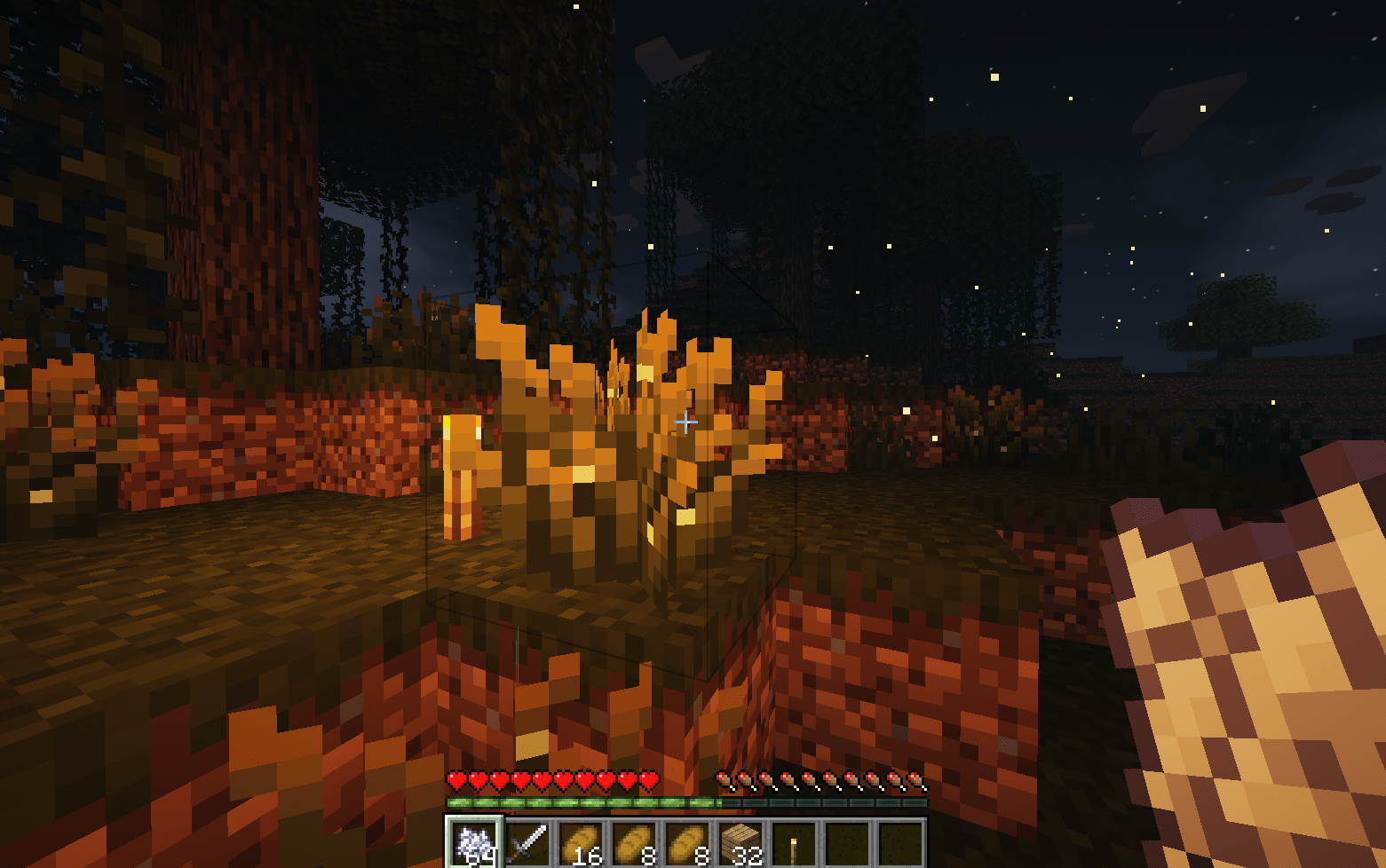Viewport: 1386px width, 868px height.
Task: Click the rightmost depleted hunger icon
Action: (x=915, y=778)
